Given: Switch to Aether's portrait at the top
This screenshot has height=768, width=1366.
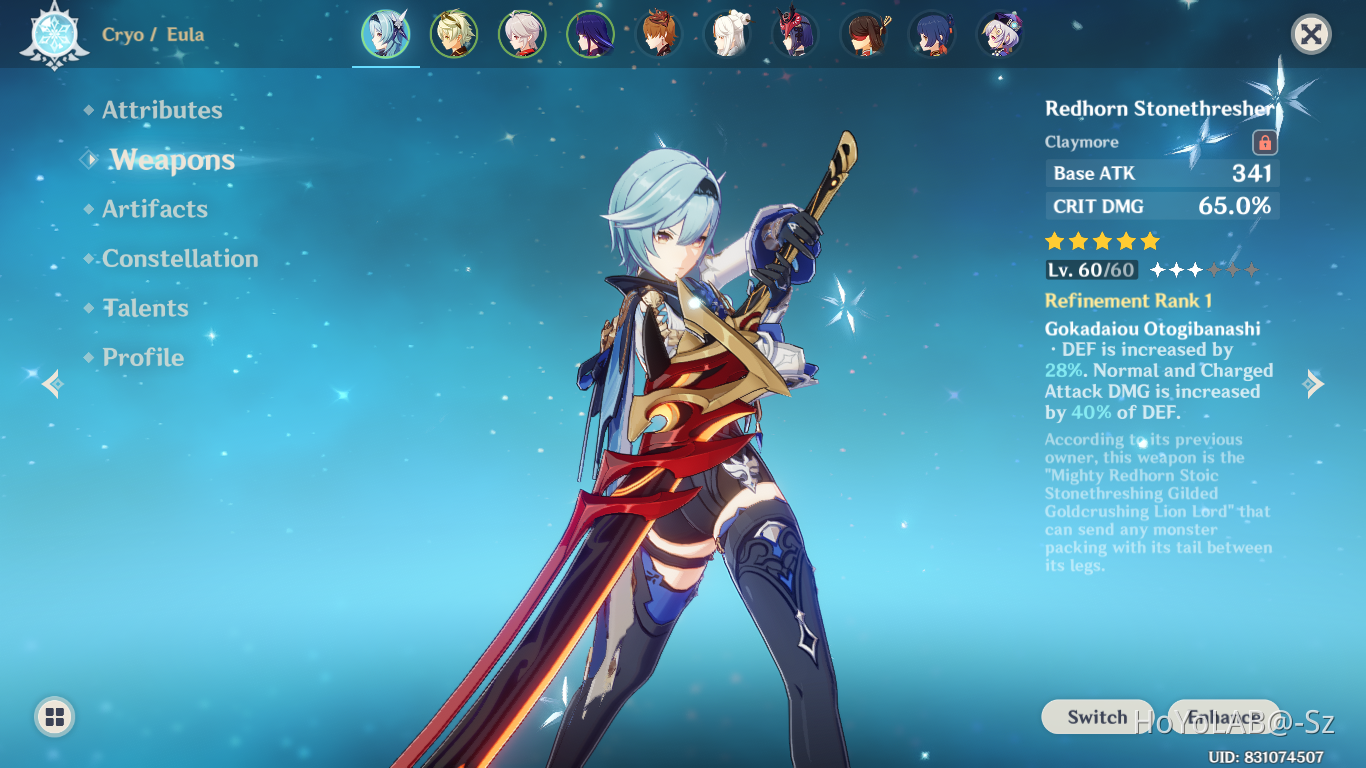Looking at the screenshot, I should pyautogui.click(x=455, y=33).
